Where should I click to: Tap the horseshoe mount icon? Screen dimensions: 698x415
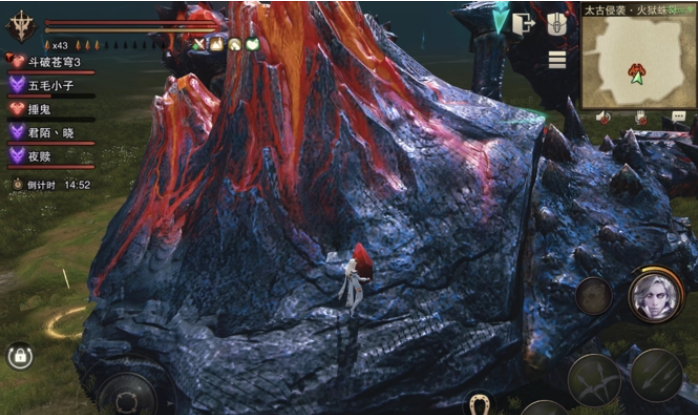pos(480,403)
